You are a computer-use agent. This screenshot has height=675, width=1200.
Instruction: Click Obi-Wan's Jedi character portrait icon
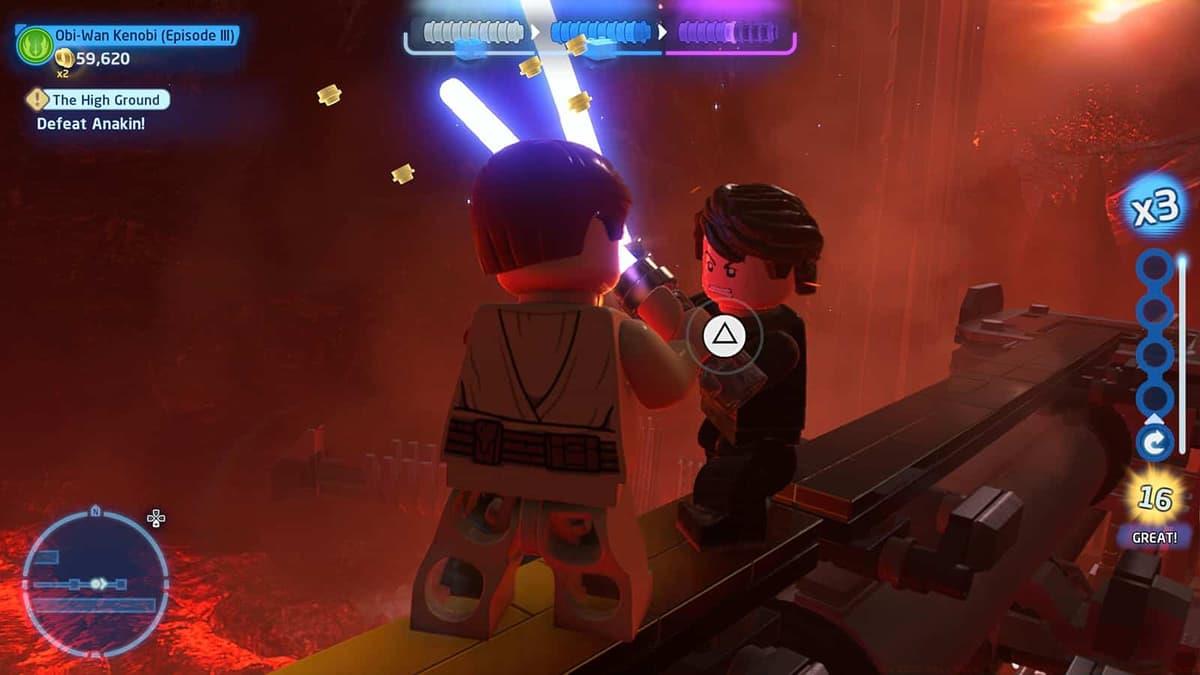(34, 44)
